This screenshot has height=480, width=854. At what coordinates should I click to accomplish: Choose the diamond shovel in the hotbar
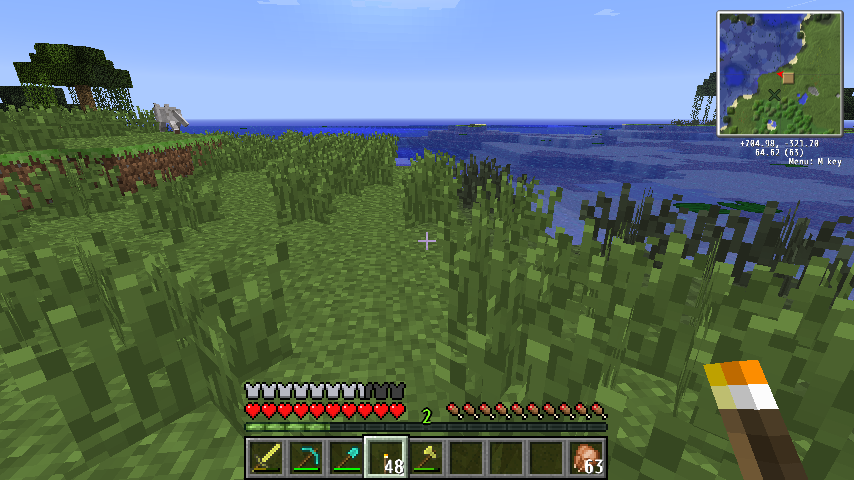click(x=346, y=459)
